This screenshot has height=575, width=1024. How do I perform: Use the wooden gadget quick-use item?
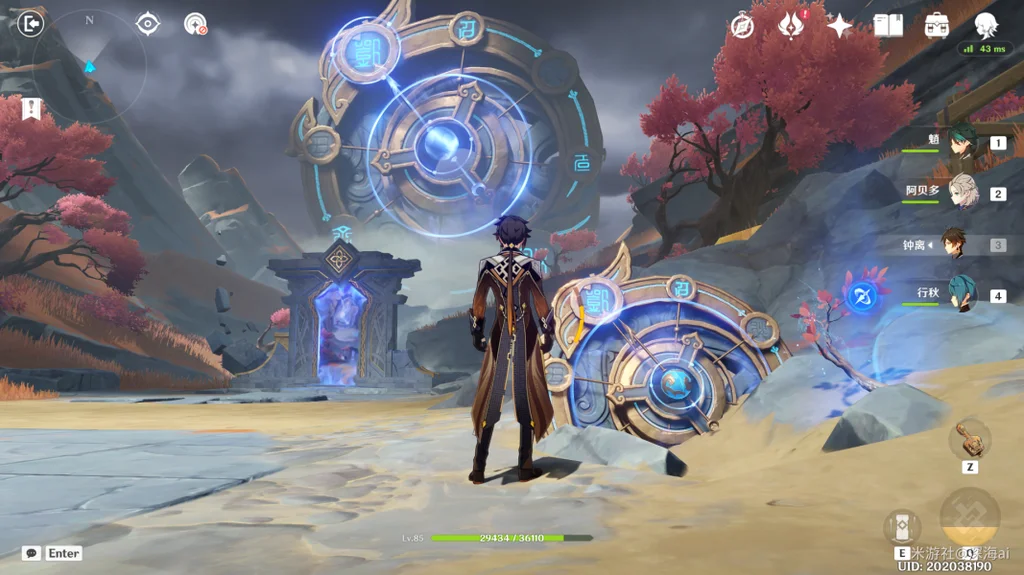tap(970, 438)
